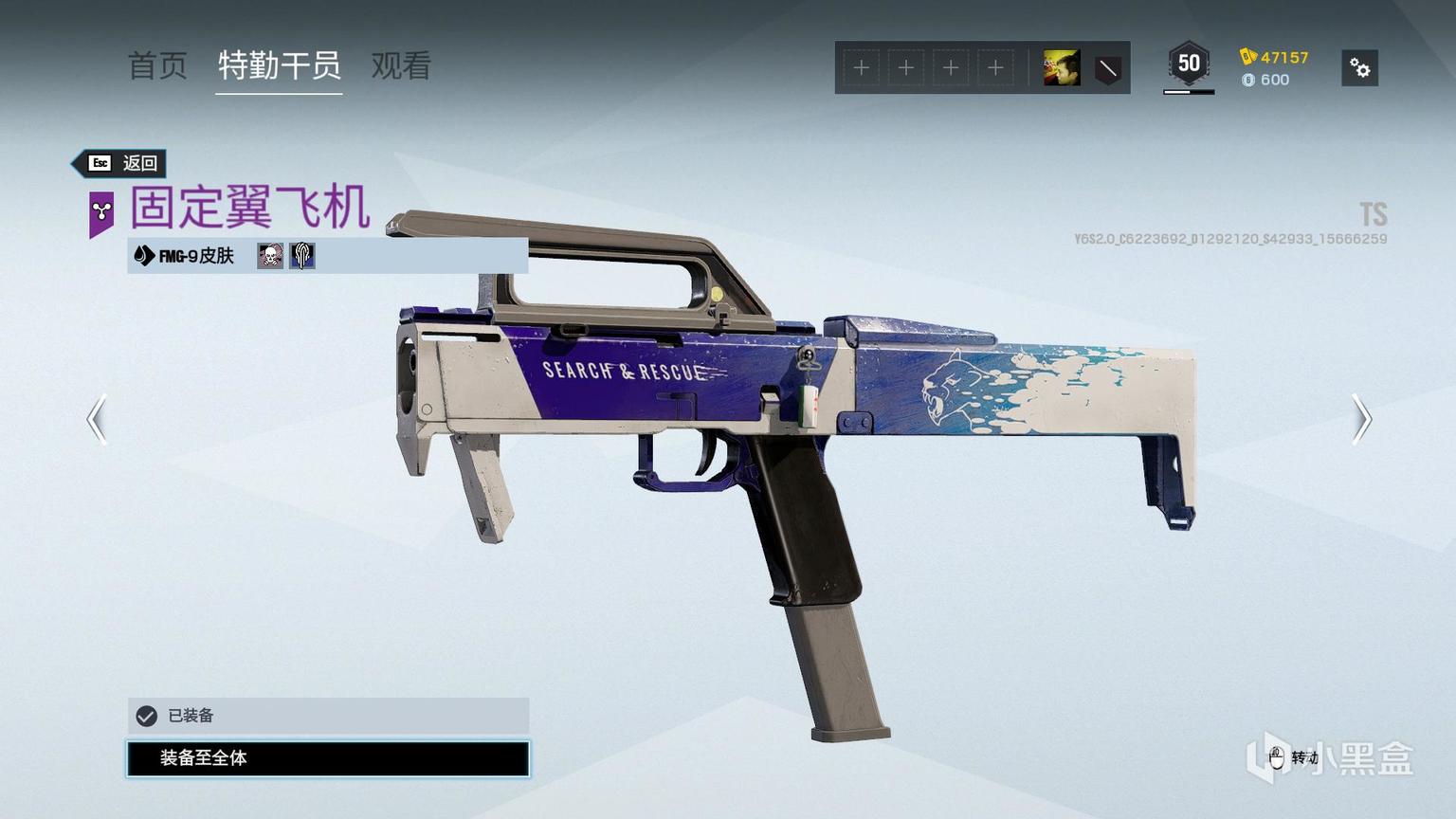The height and width of the screenshot is (819, 1456).
Task: Select the skull operator icon
Action: (270, 256)
